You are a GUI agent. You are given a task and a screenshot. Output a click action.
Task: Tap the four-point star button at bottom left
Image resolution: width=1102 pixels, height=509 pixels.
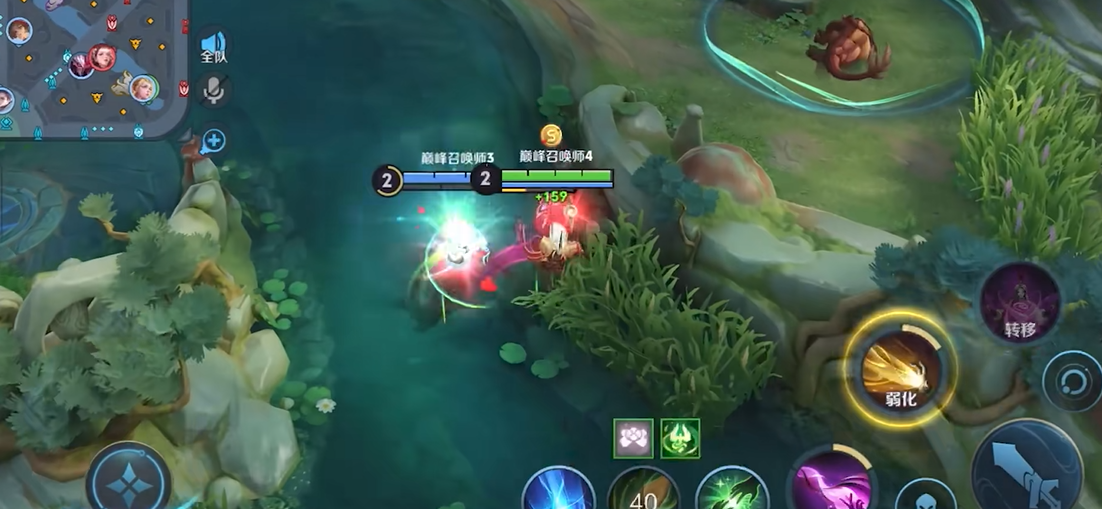click(128, 481)
